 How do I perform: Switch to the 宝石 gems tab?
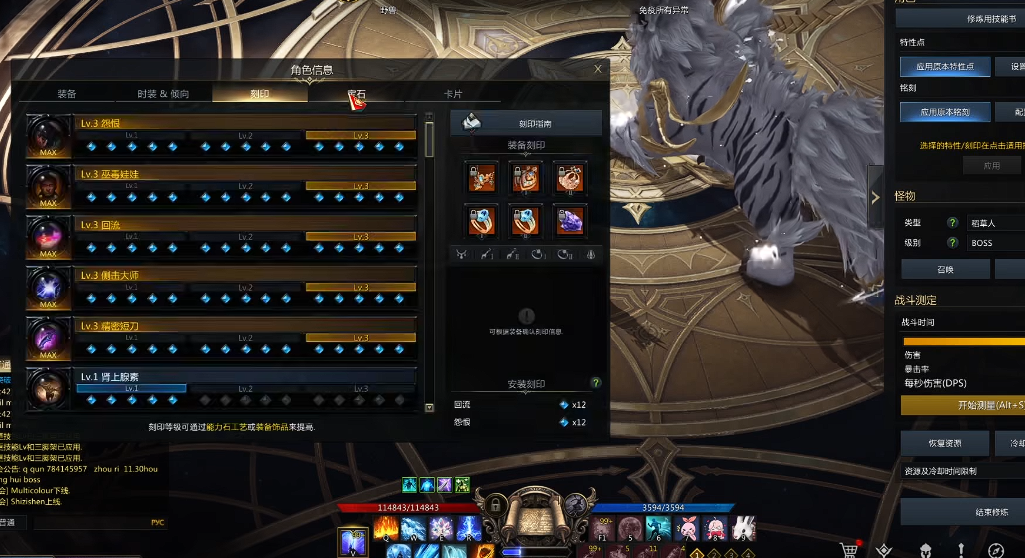[356, 94]
